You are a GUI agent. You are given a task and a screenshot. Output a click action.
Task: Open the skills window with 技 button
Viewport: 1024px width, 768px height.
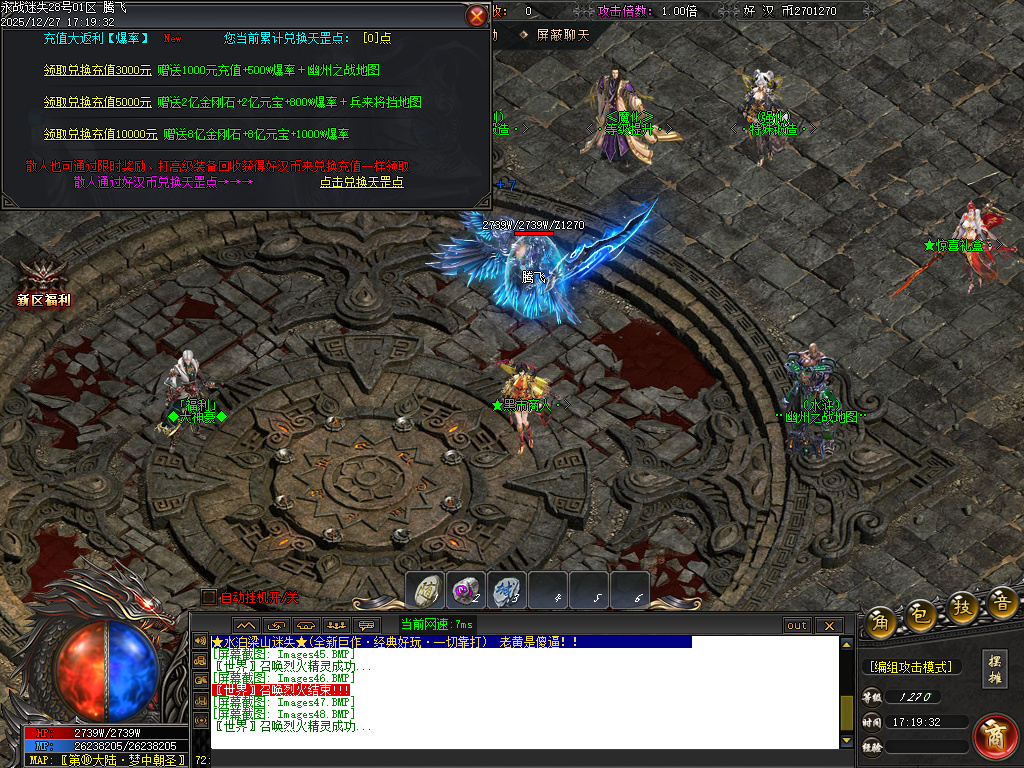(x=963, y=606)
